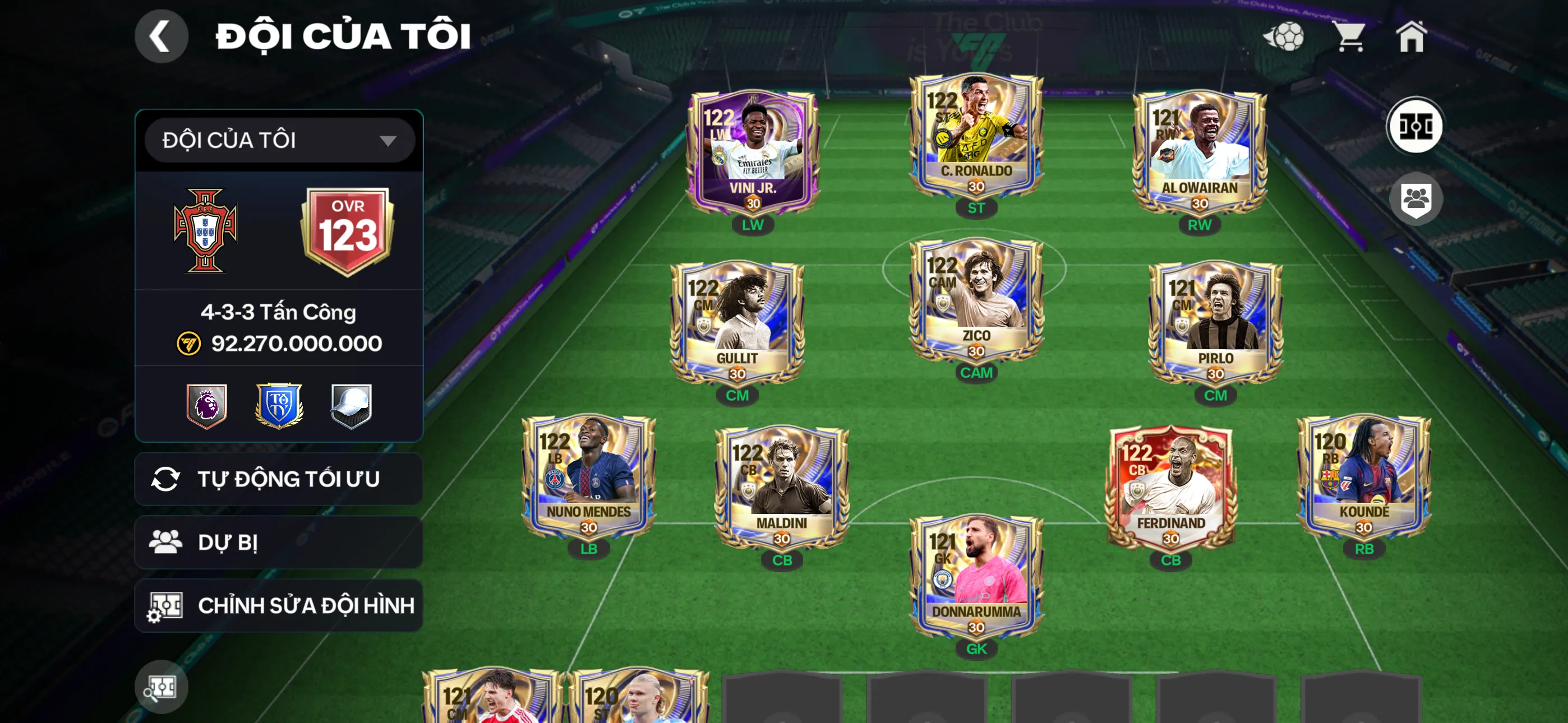Select the Vini Jr. left wing card

pos(753,152)
